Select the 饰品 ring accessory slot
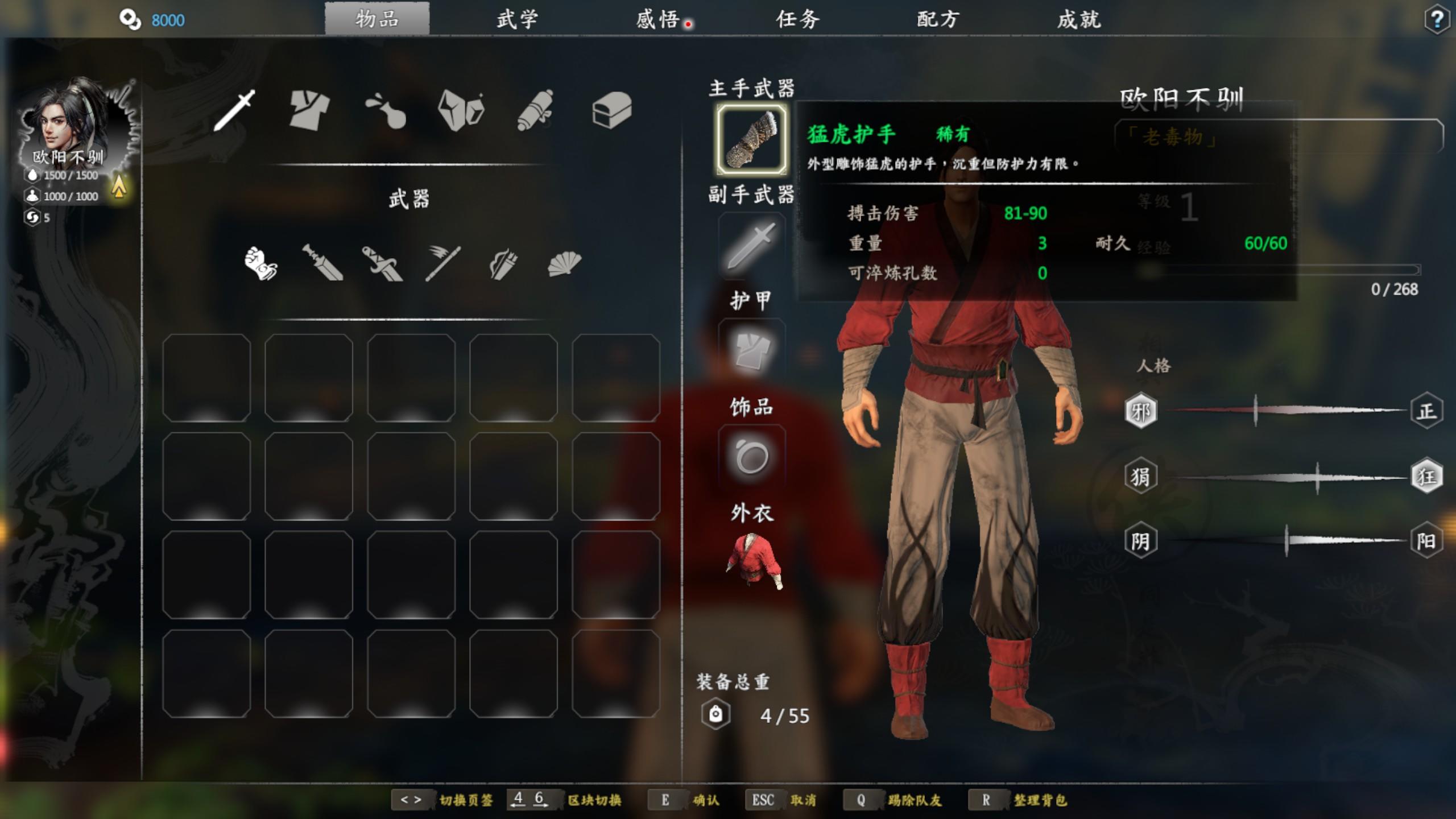1456x819 pixels. (752, 457)
